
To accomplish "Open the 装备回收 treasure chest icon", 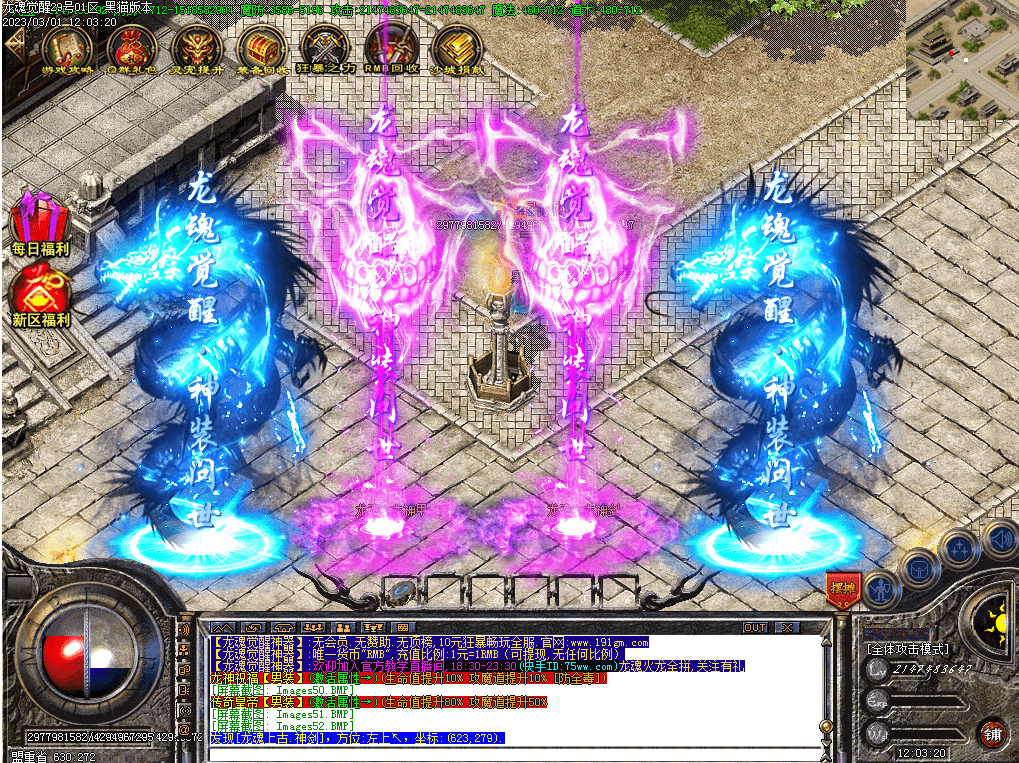I will click(x=263, y=47).
